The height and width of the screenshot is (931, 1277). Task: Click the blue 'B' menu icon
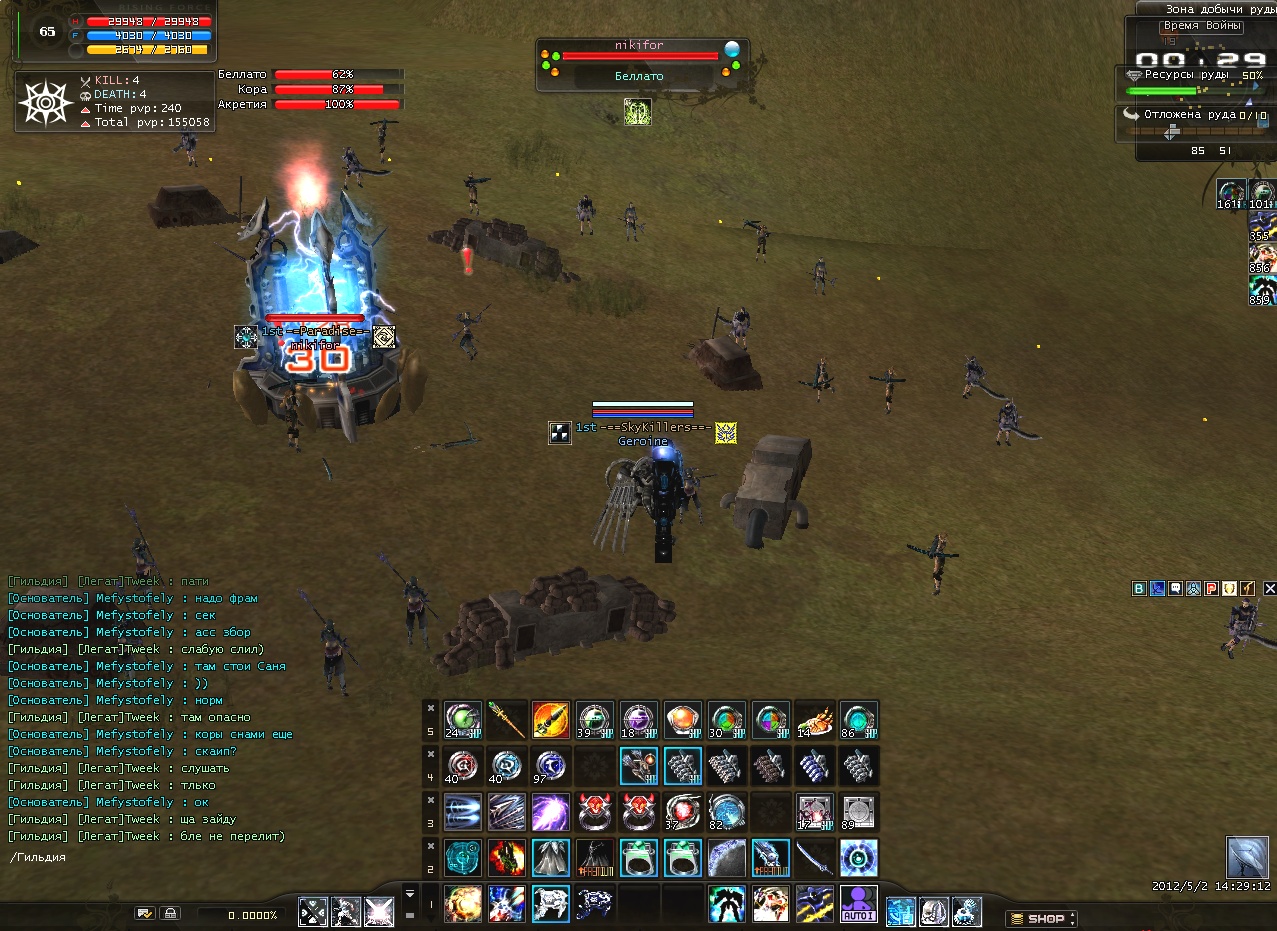coord(1139,589)
